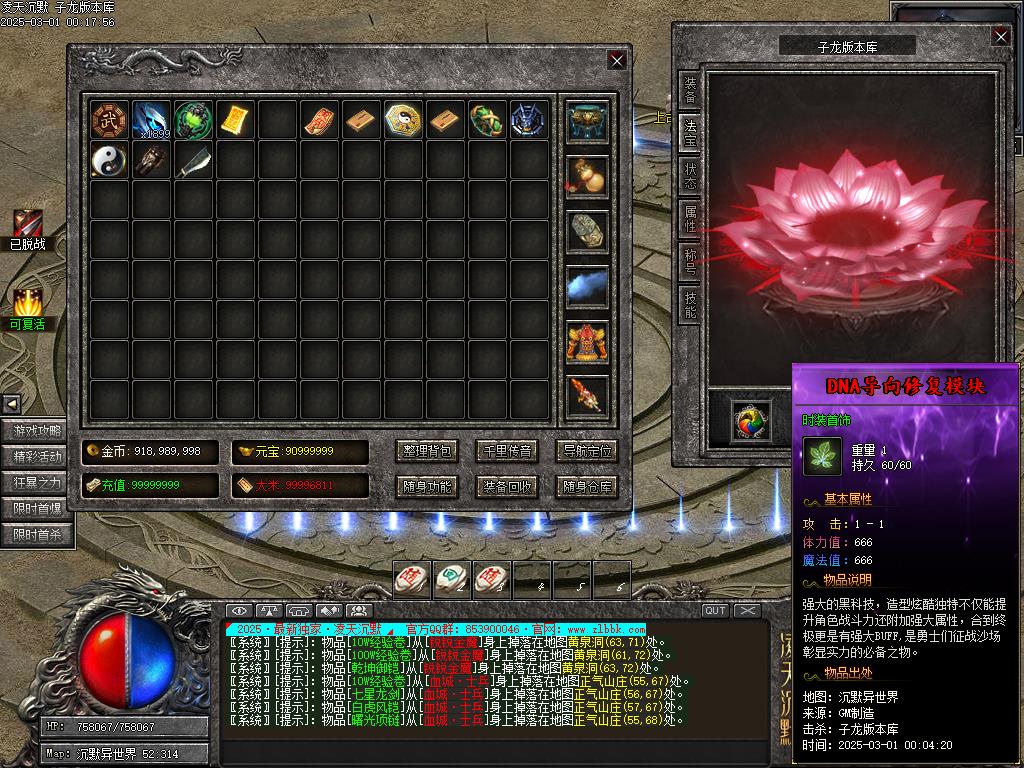Click the 装备回收 equipment recycle button
1024x768 pixels.
click(506, 487)
